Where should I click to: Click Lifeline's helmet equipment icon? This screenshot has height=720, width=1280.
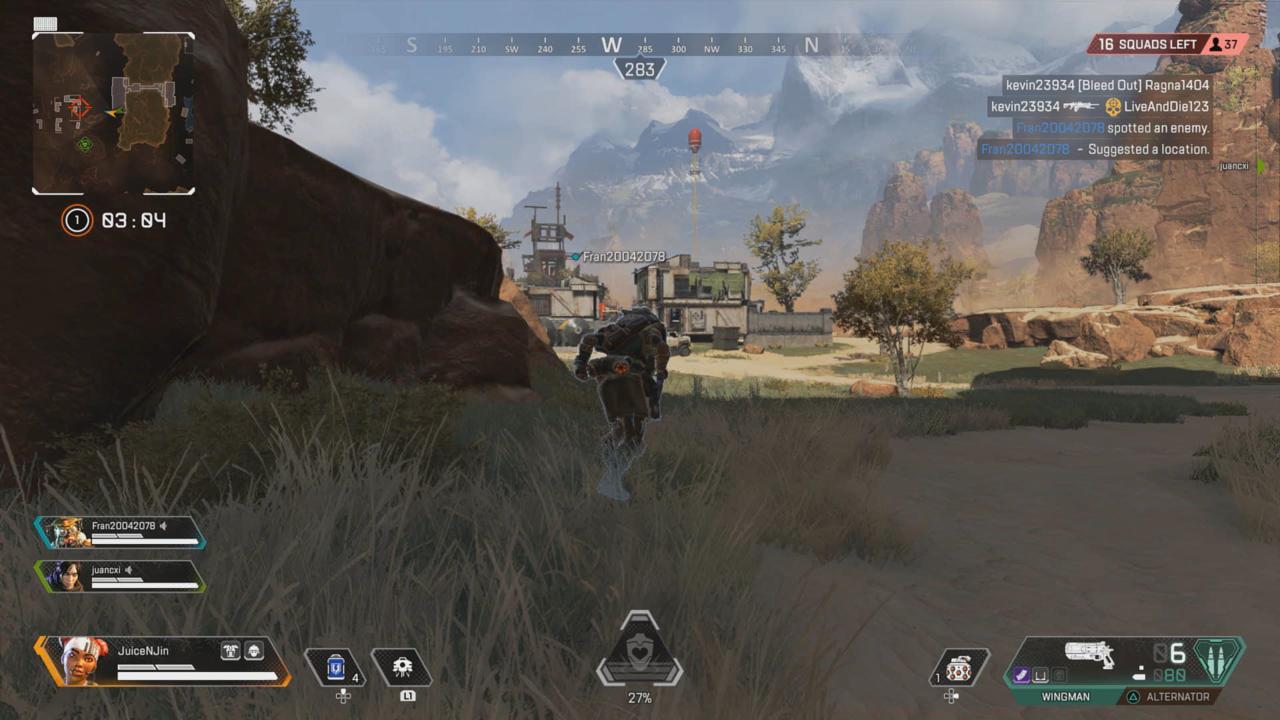pos(253,650)
